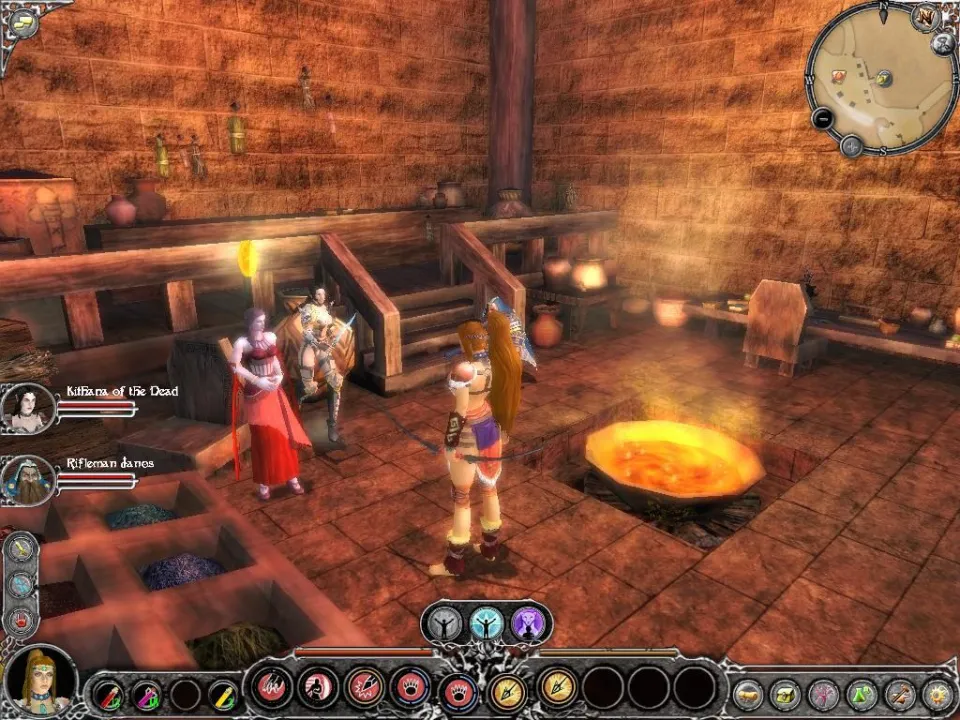
Task: Open the golden sun gear options button
Action: (x=937, y=694)
